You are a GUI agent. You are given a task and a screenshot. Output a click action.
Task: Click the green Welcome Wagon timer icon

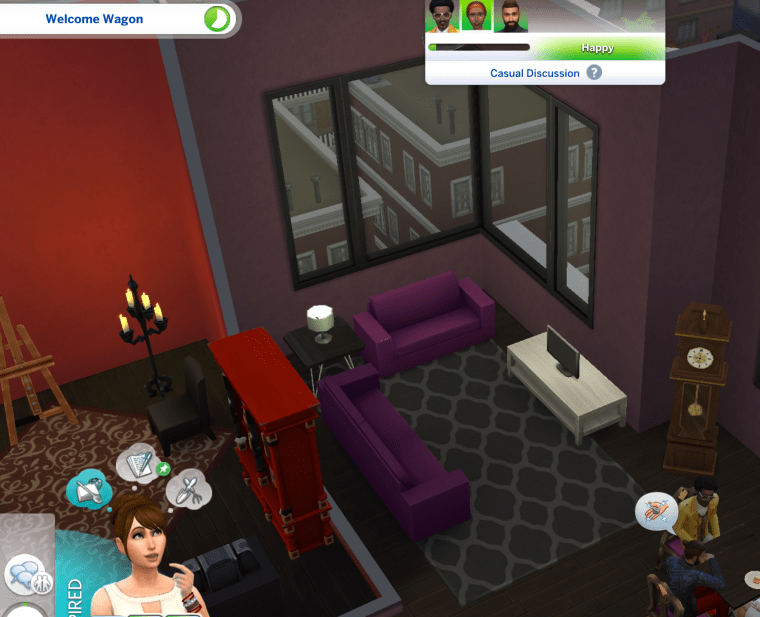216,19
